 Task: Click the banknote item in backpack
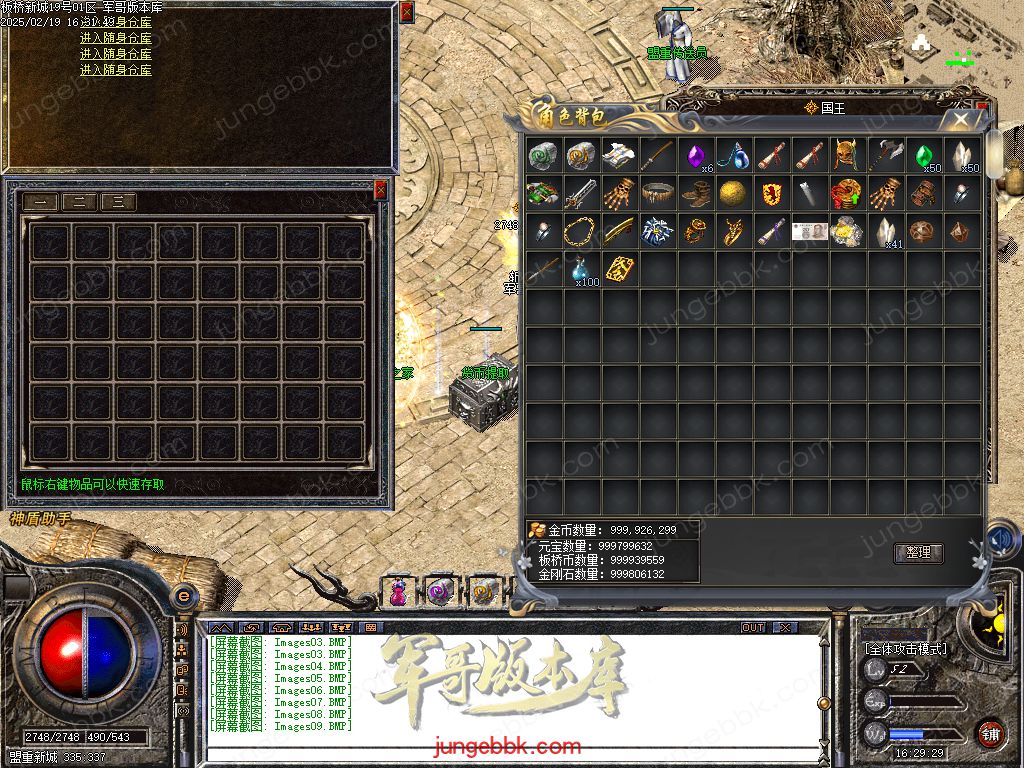click(x=810, y=232)
